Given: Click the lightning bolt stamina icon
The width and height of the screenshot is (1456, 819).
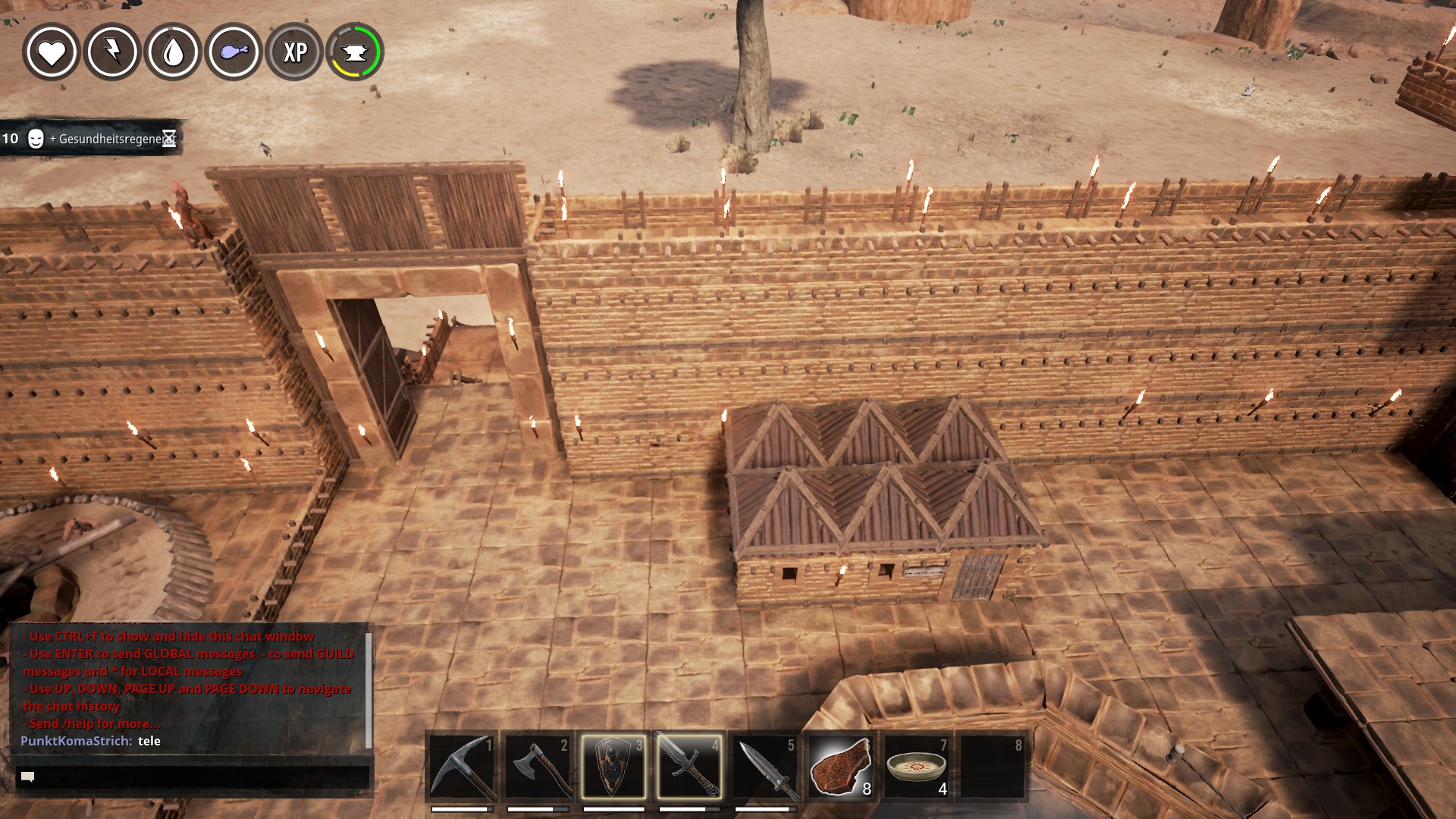Looking at the screenshot, I should (112, 52).
